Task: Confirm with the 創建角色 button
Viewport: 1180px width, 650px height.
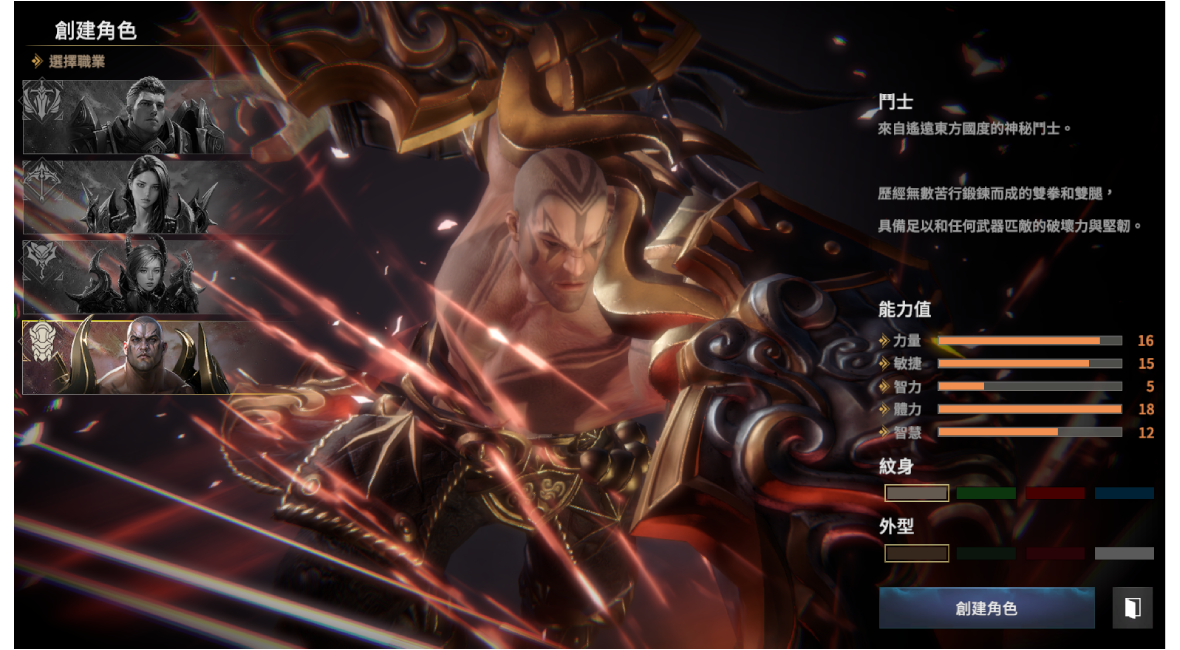Action: pyautogui.click(x=986, y=608)
